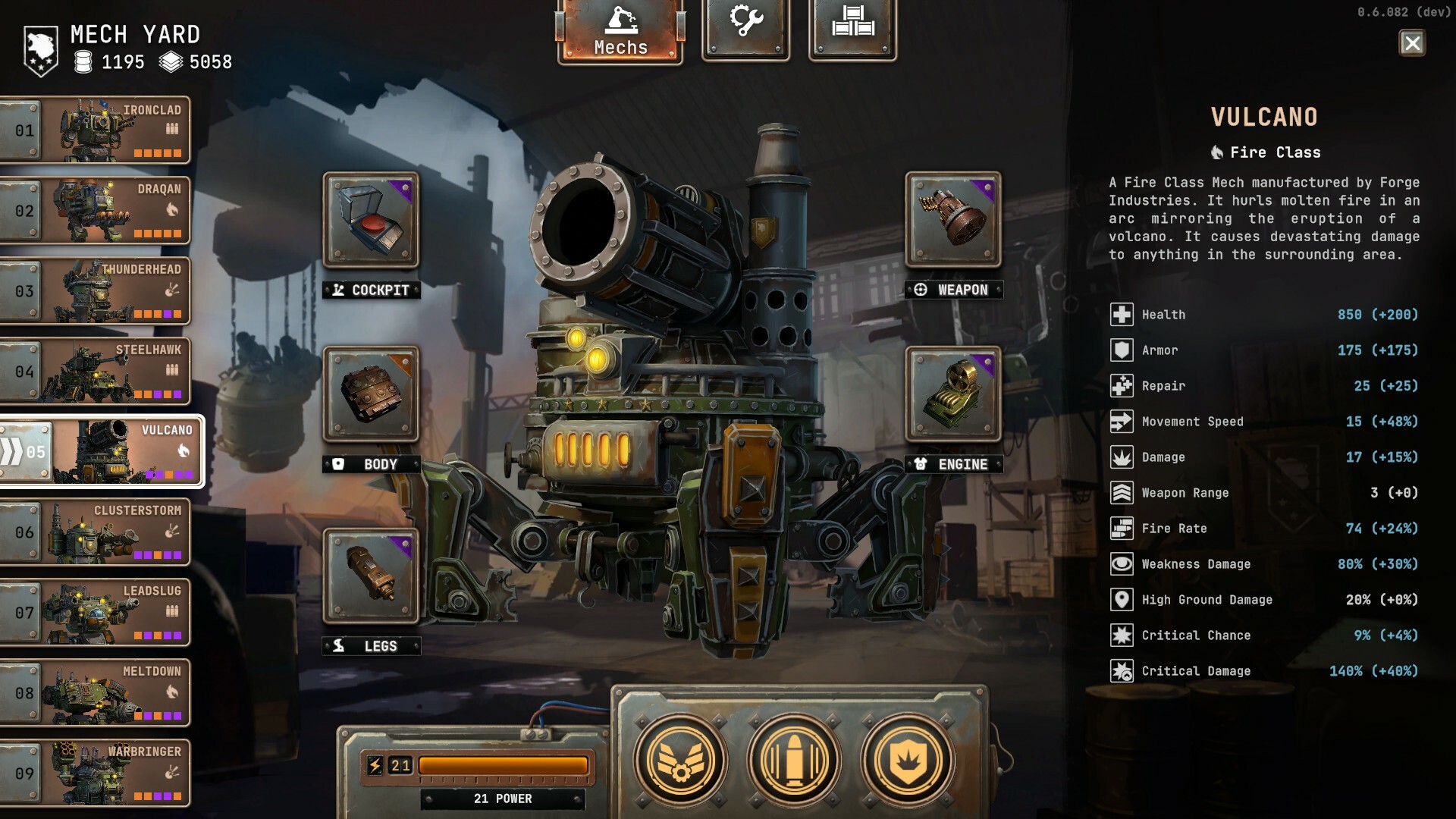The image size is (1456, 819).
Task: Click the winged gear round button
Action: coord(680,760)
